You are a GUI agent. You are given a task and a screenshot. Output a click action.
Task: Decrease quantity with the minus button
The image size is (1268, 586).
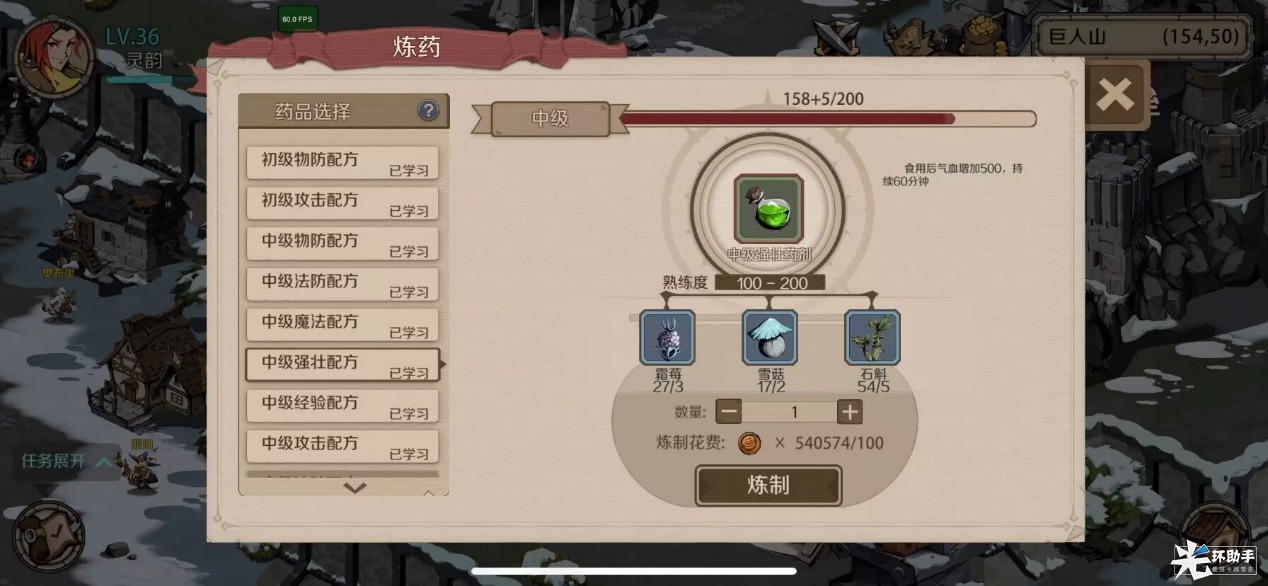point(729,412)
